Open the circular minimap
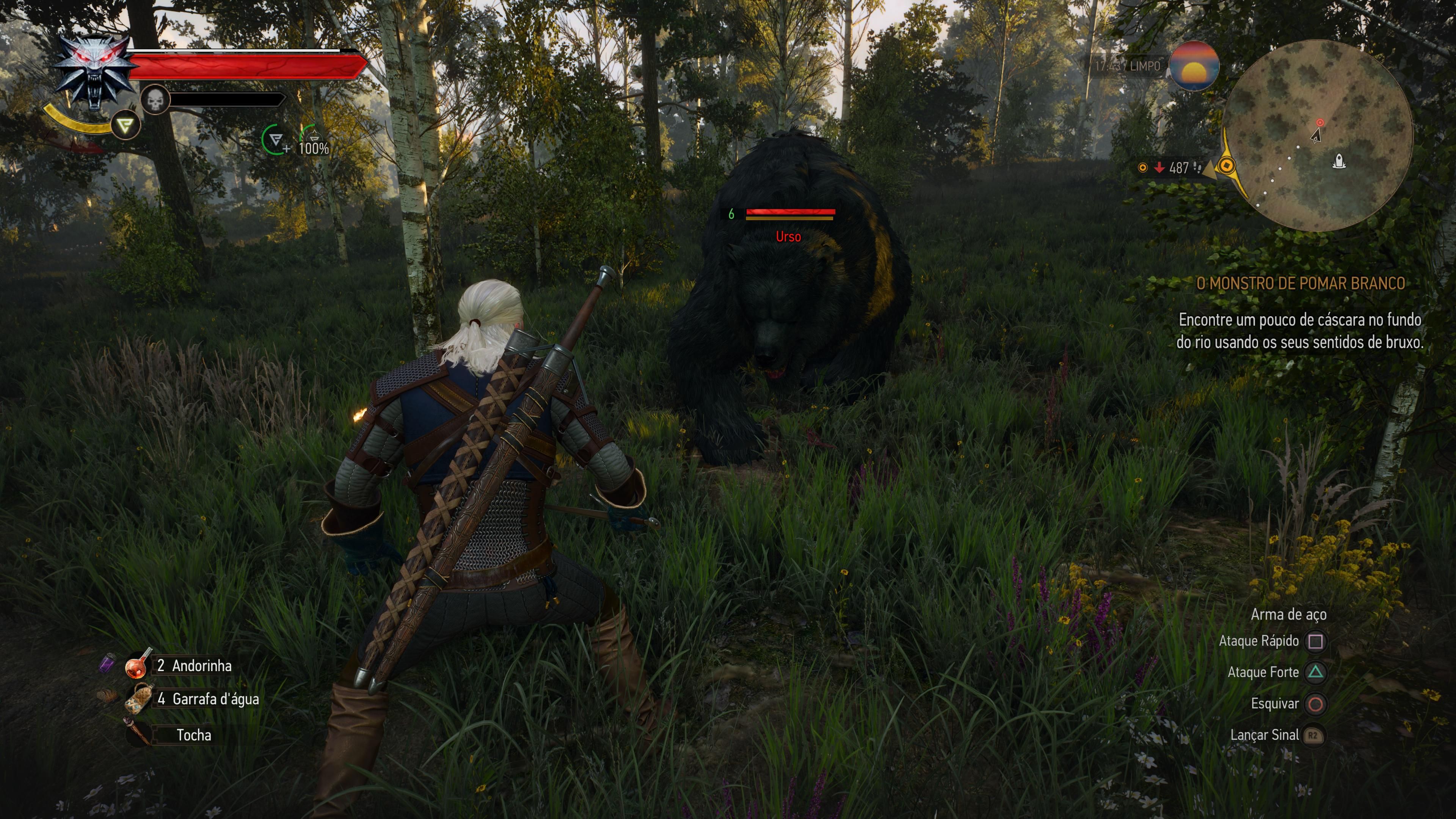1456x819 pixels. (1318, 136)
